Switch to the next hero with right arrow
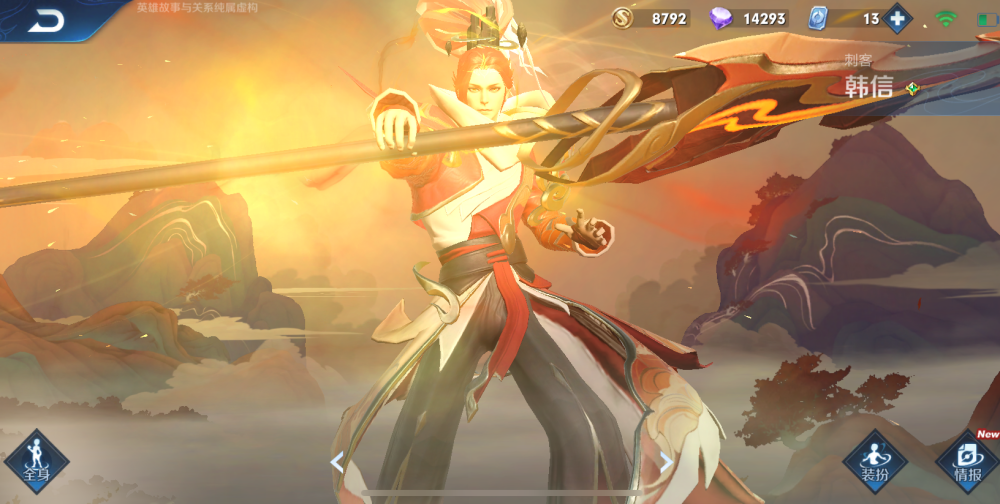 click(x=666, y=461)
